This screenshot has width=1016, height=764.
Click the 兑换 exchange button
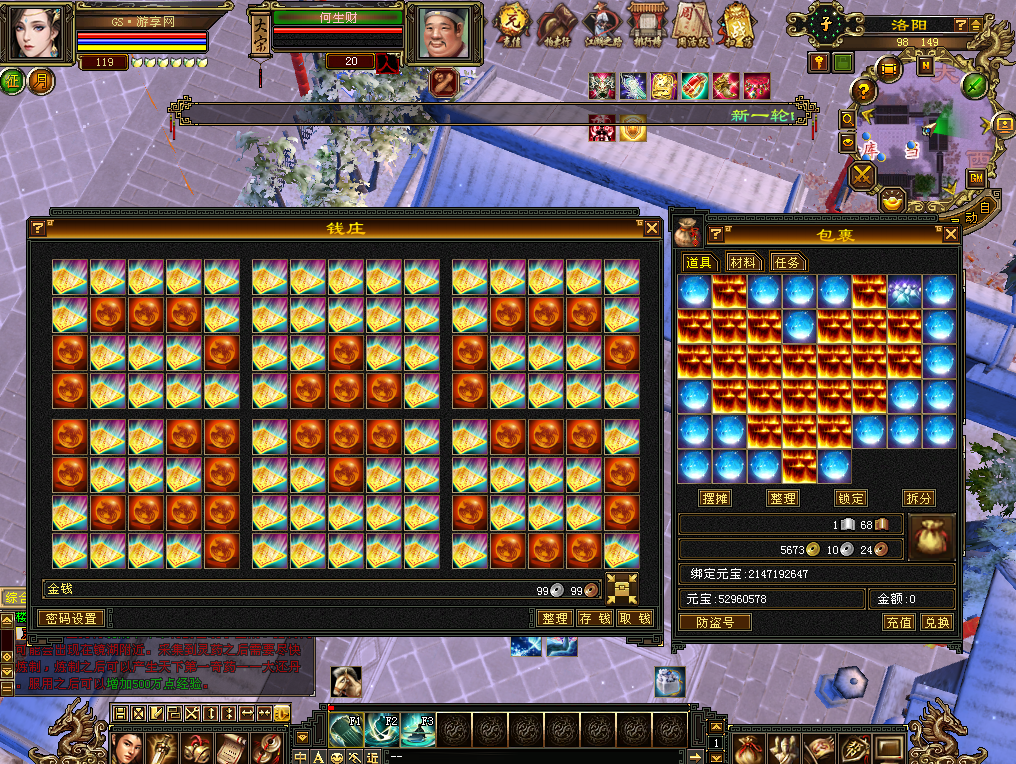(936, 622)
